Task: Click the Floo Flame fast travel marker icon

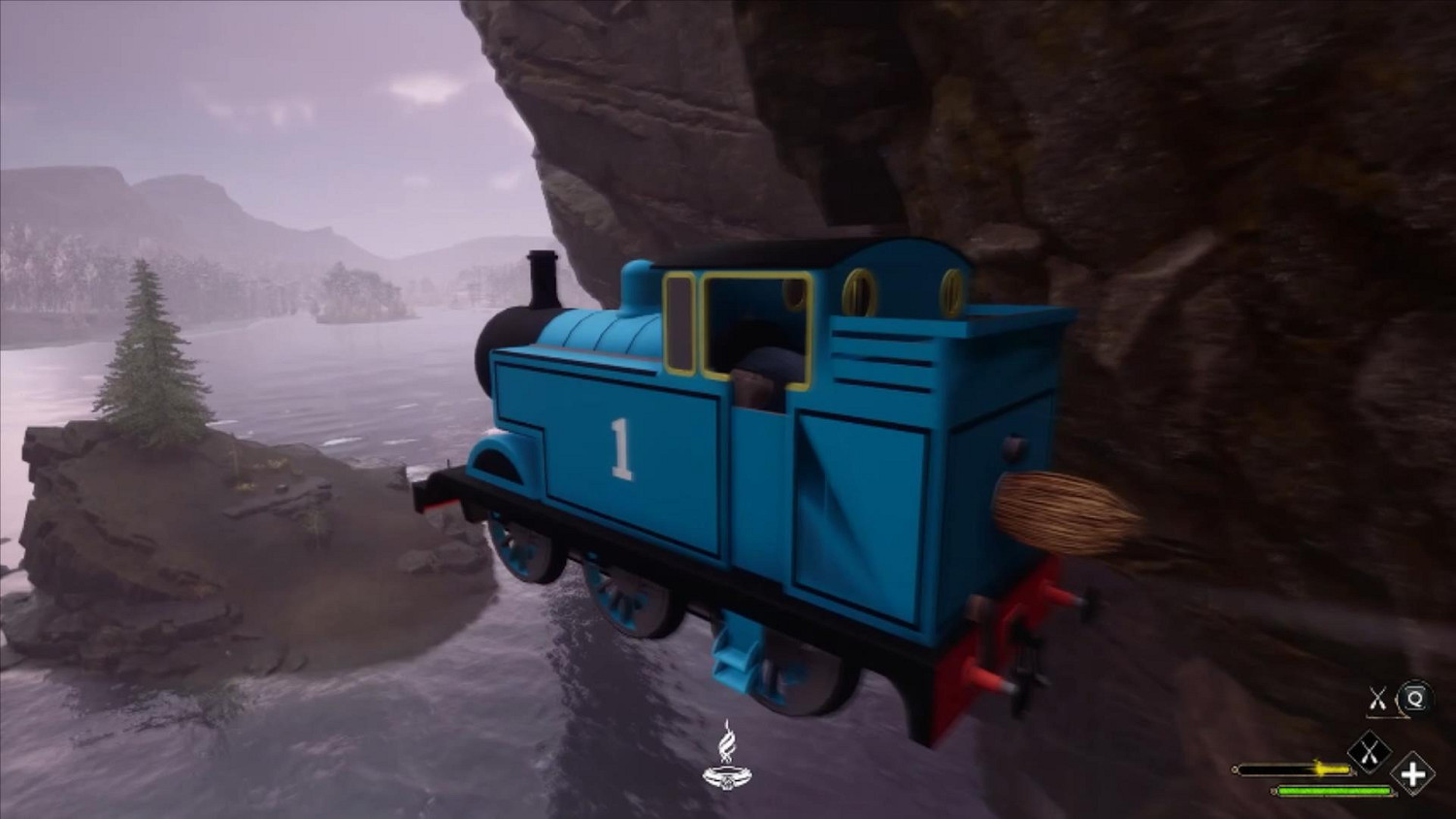Action: pyautogui.click(x=729, y=762)
